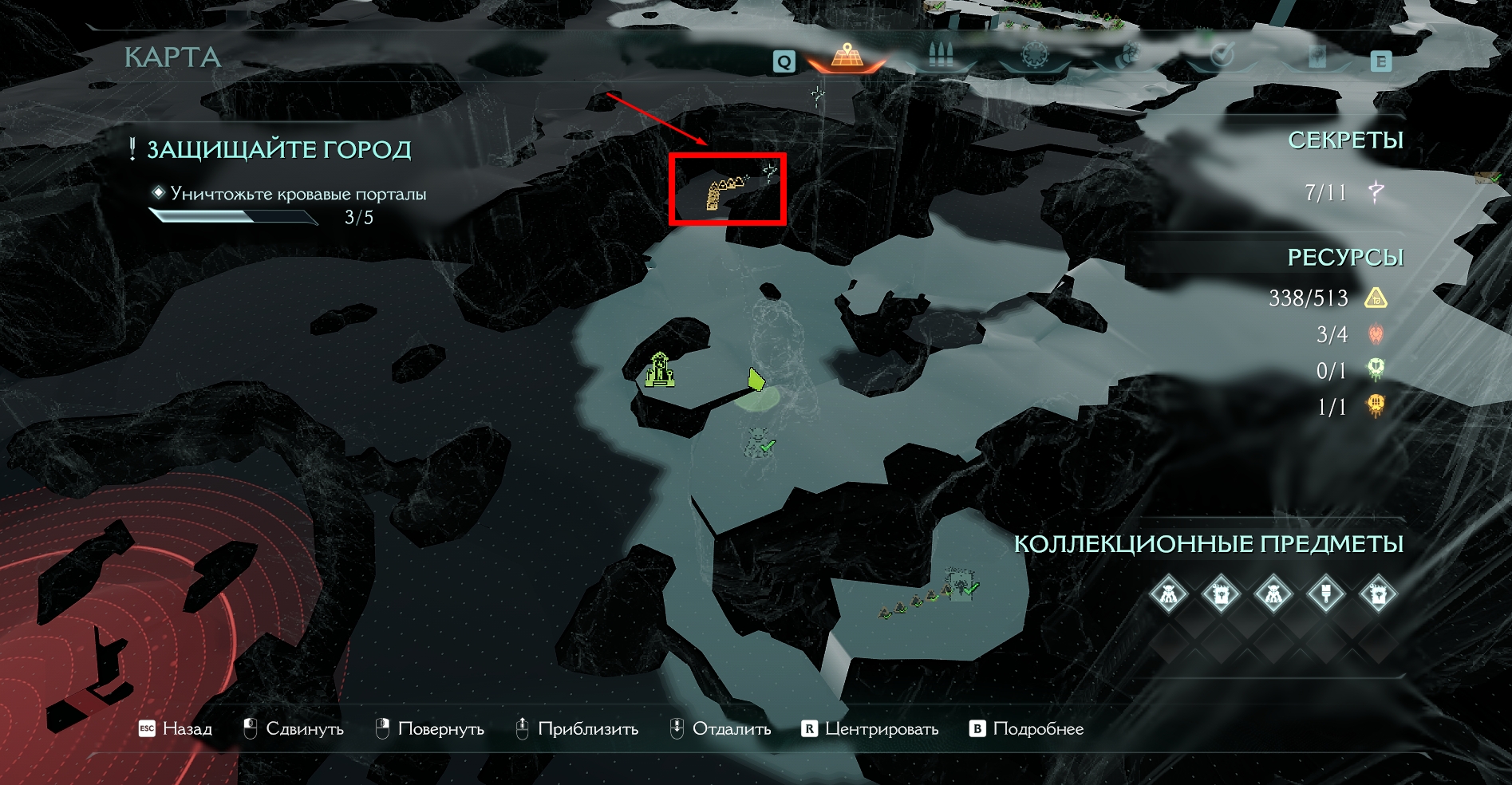The height and width of the screenshot is (785, 1512).
Task: Select the active map tab icon
Action: click(x=847, y=55)
